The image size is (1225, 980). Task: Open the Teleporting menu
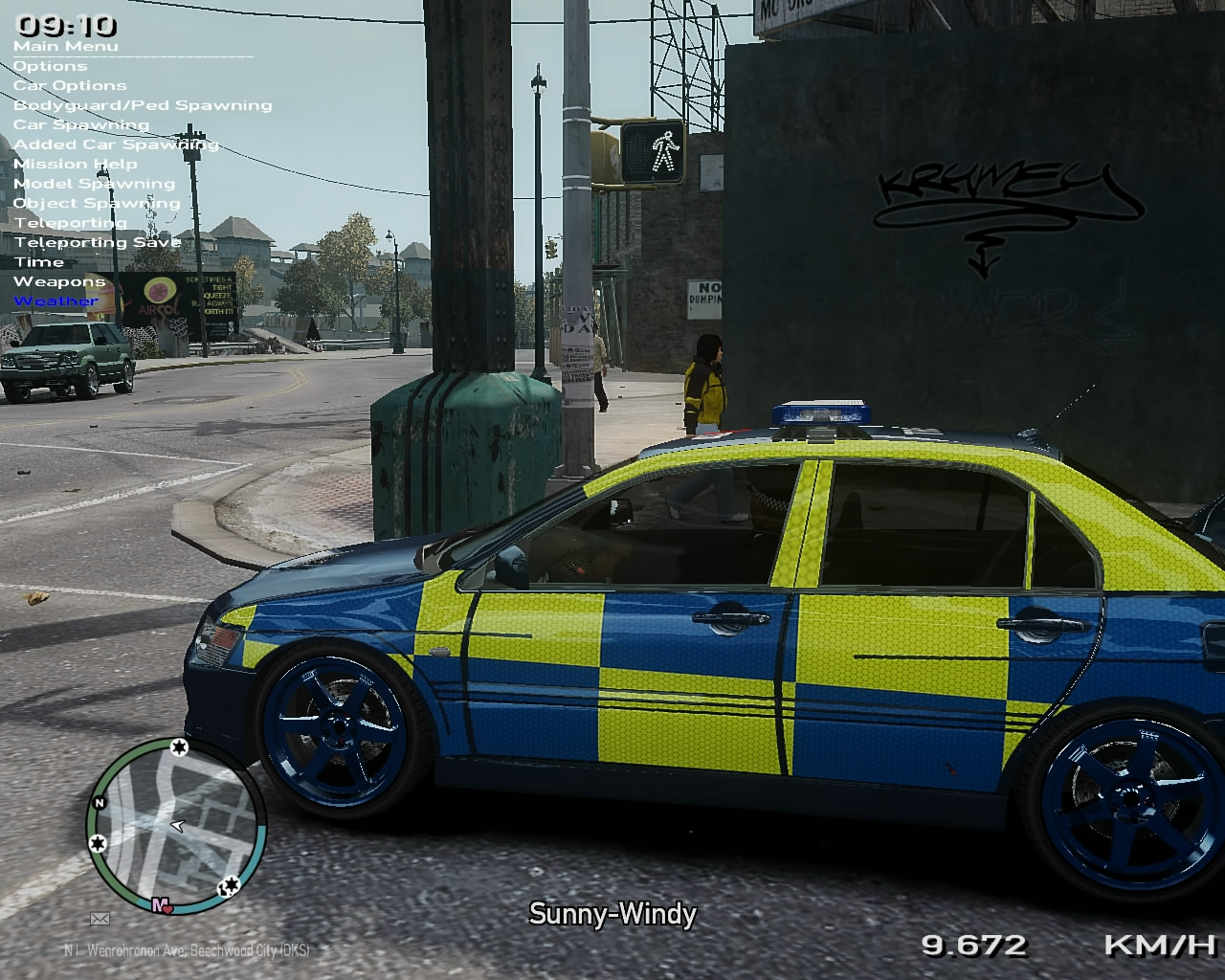pos(70,223)
